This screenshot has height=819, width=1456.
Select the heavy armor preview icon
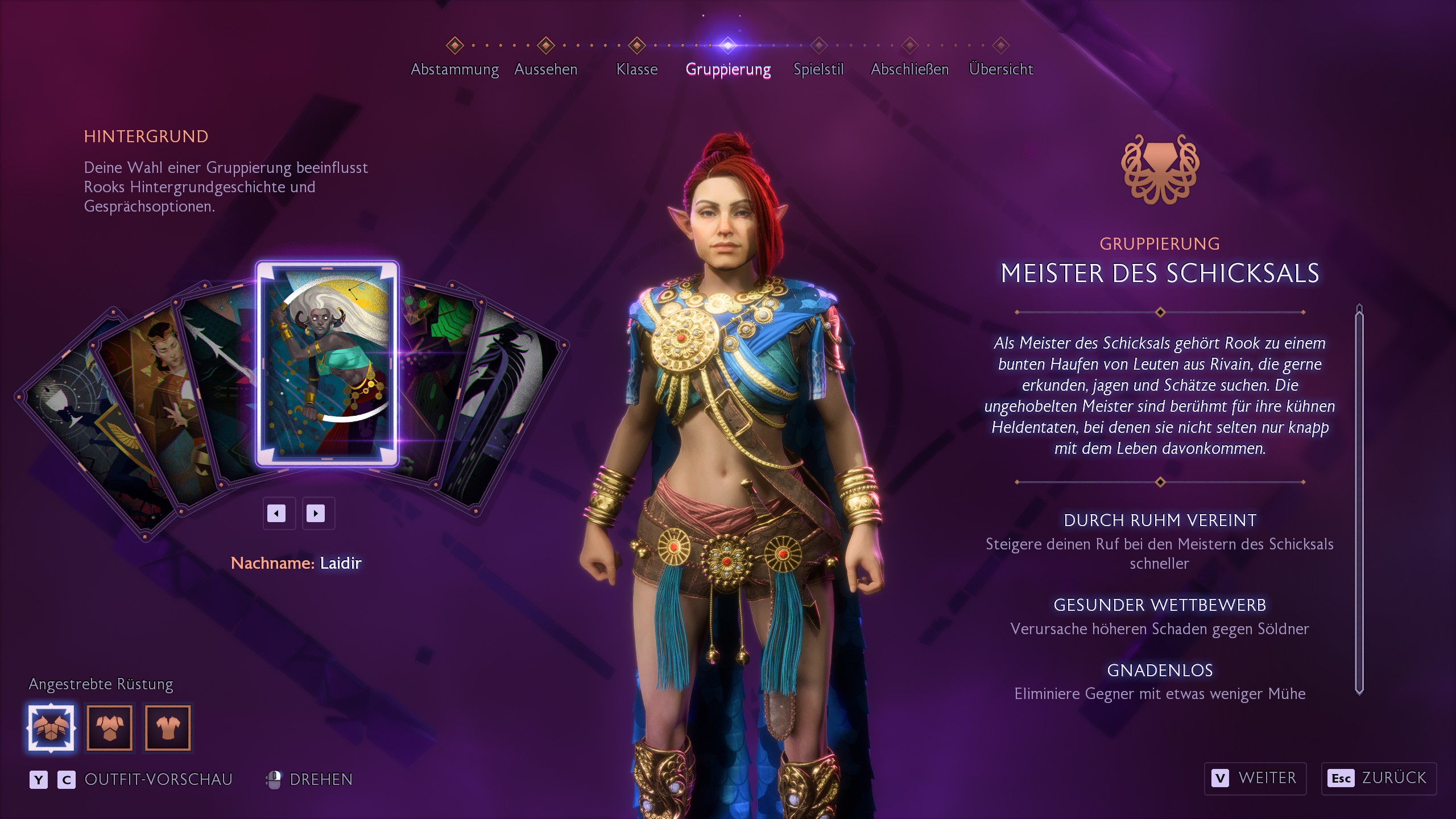click(51, 727)
